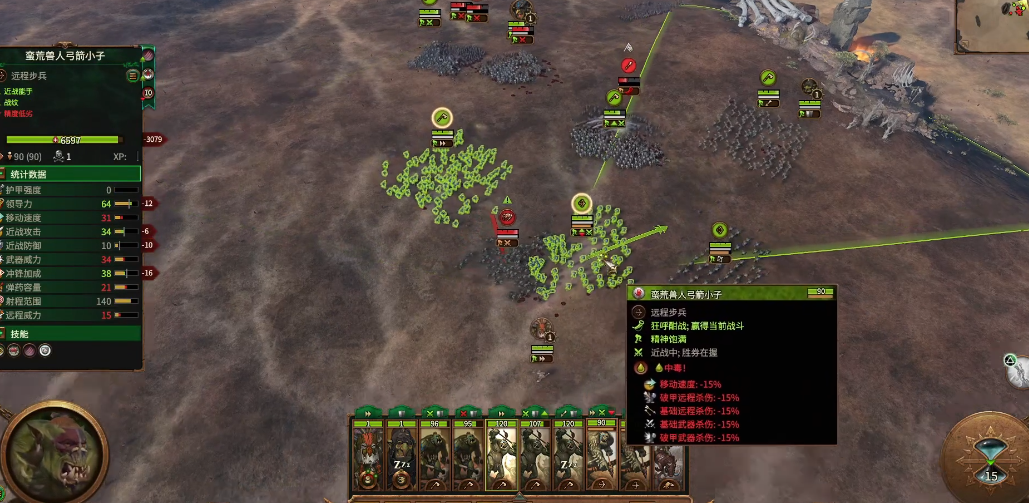The height and width of the screenshot is (503, 1029).
Task: Open the minimap in the top-right corner
Action: click(991, 27)
